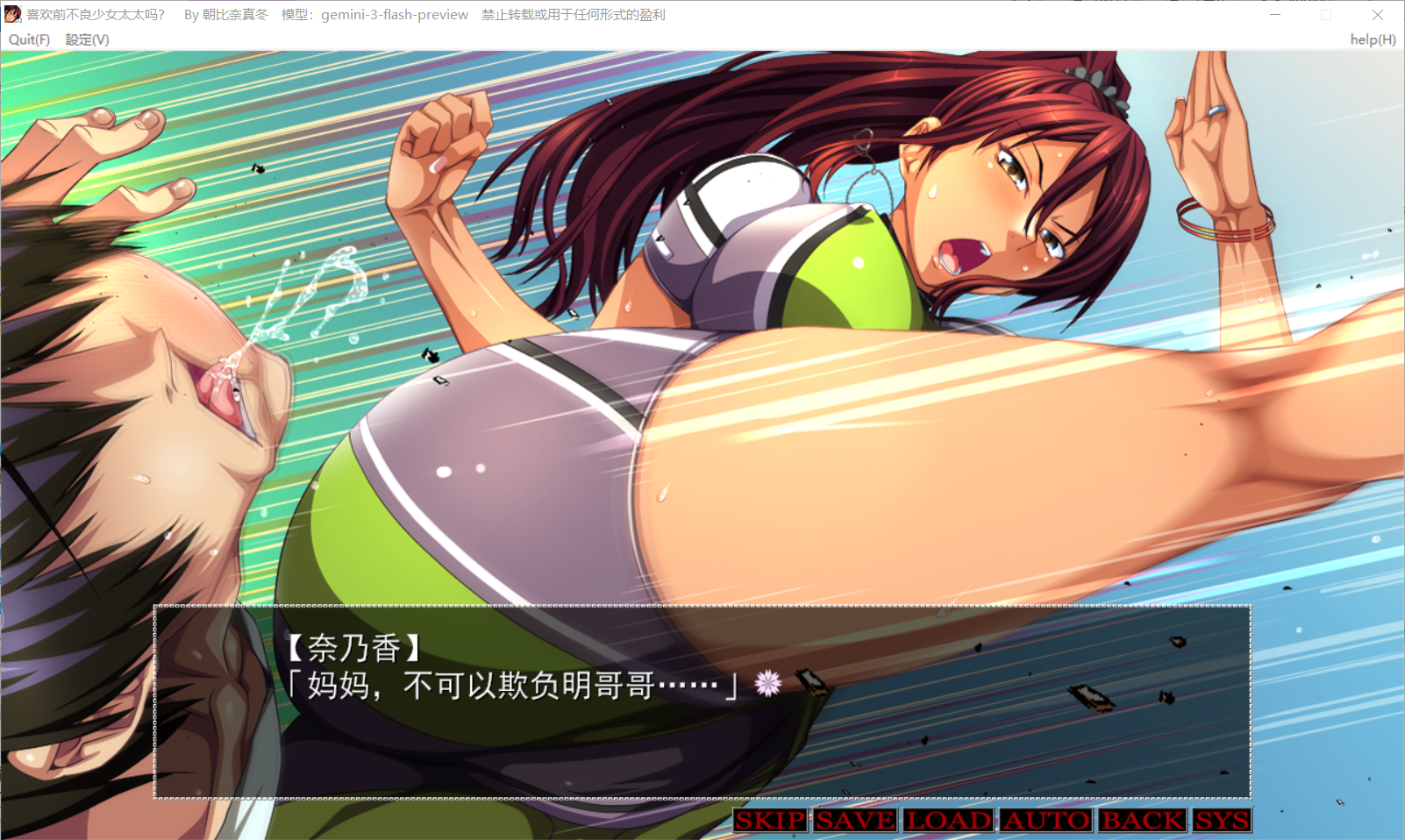The width and height of the screenshot is (1405, 840).
Task: Click the gemini-3-flash-preview model label
Action: pos(394,14)
